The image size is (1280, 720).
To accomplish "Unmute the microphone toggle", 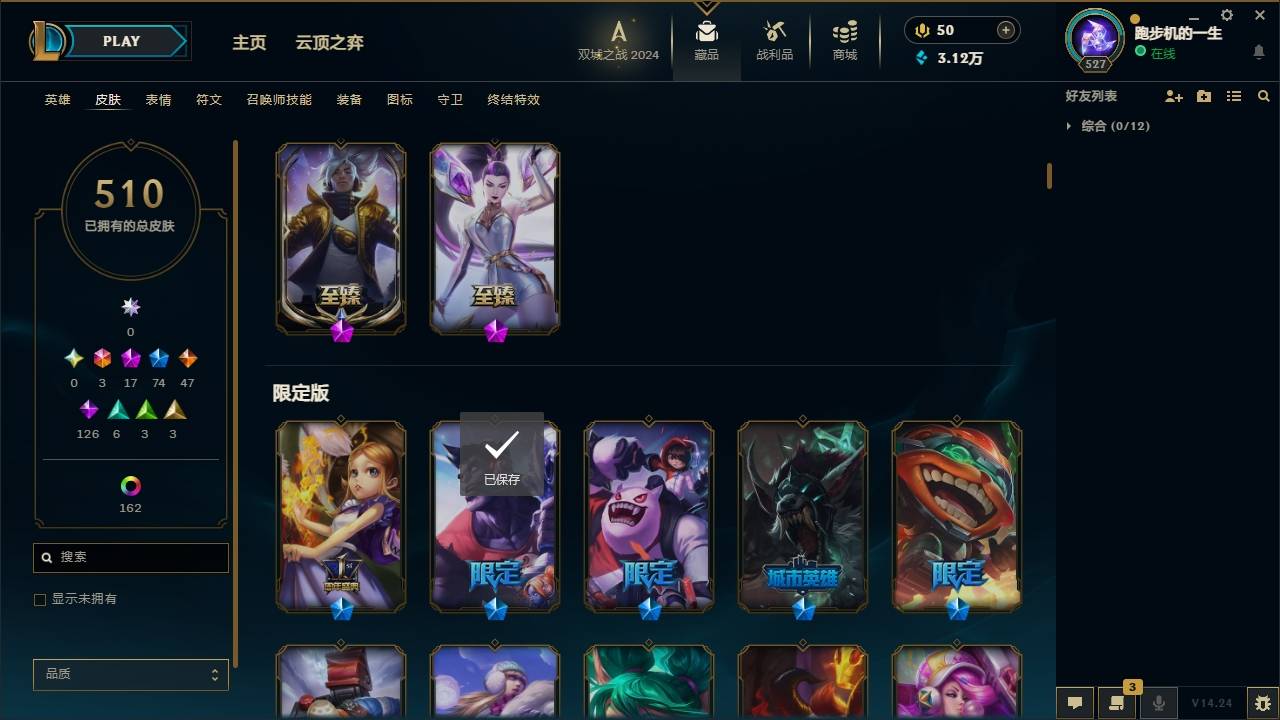I will [x=1160, y=703].
